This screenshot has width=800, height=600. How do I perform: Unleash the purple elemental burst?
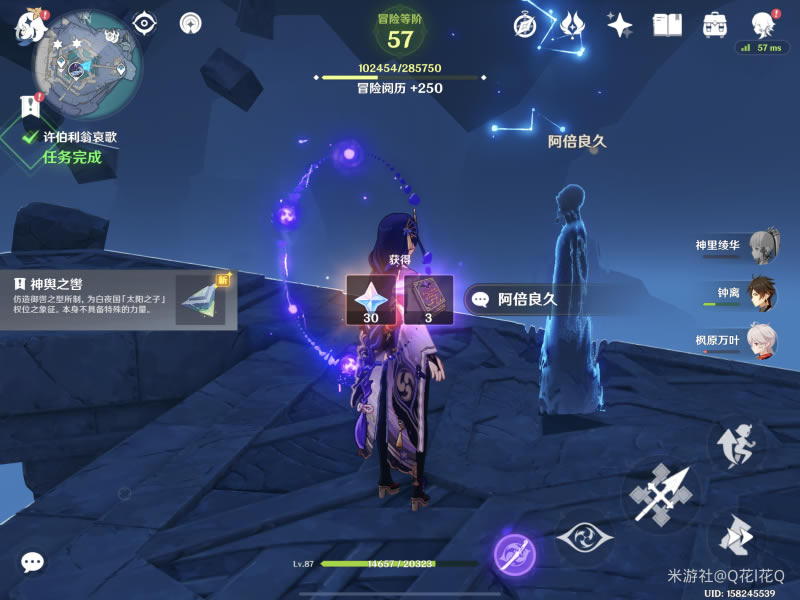[x=514, y=553]
